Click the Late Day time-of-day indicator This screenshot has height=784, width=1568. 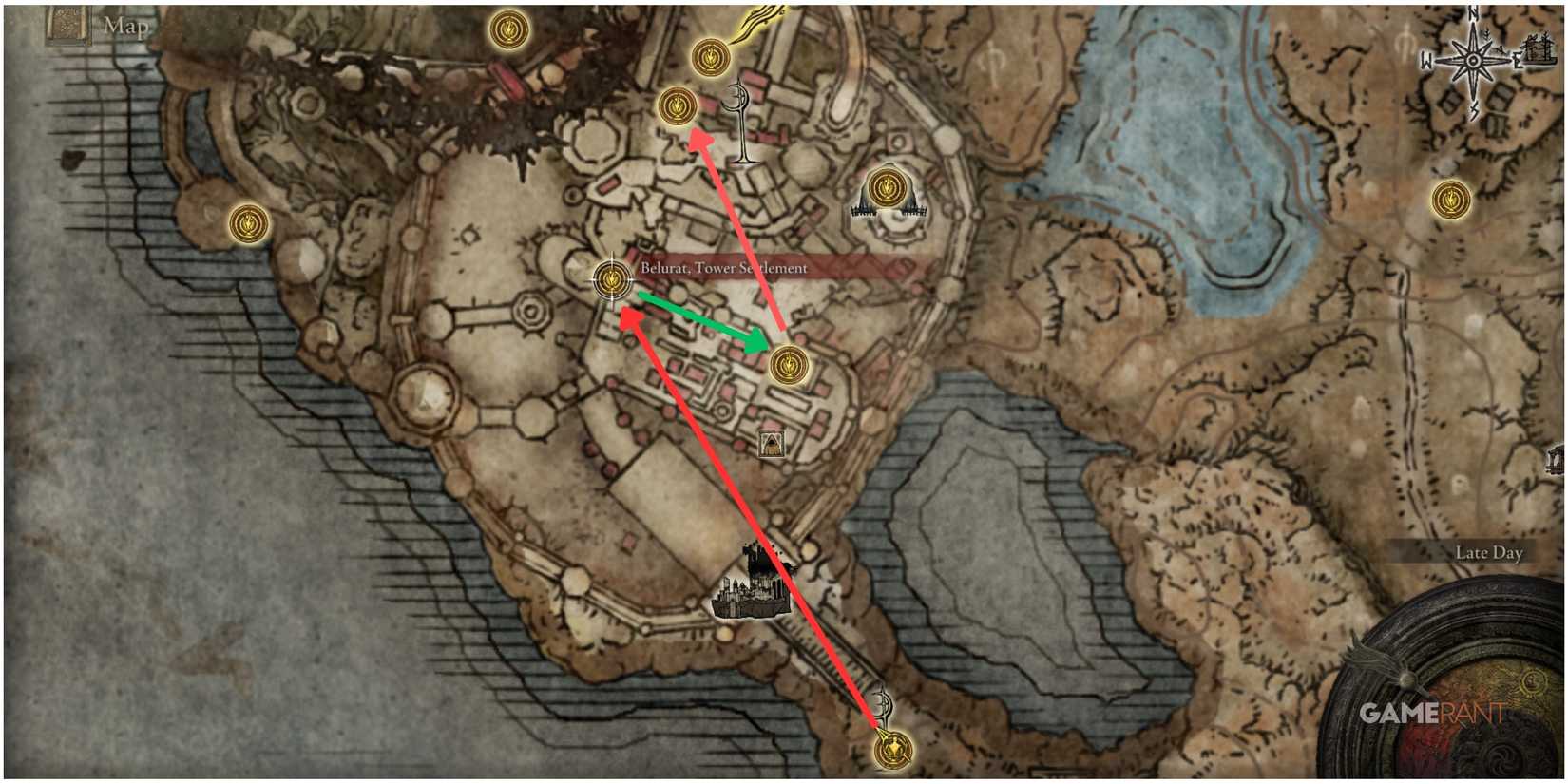coord(1489,551)
